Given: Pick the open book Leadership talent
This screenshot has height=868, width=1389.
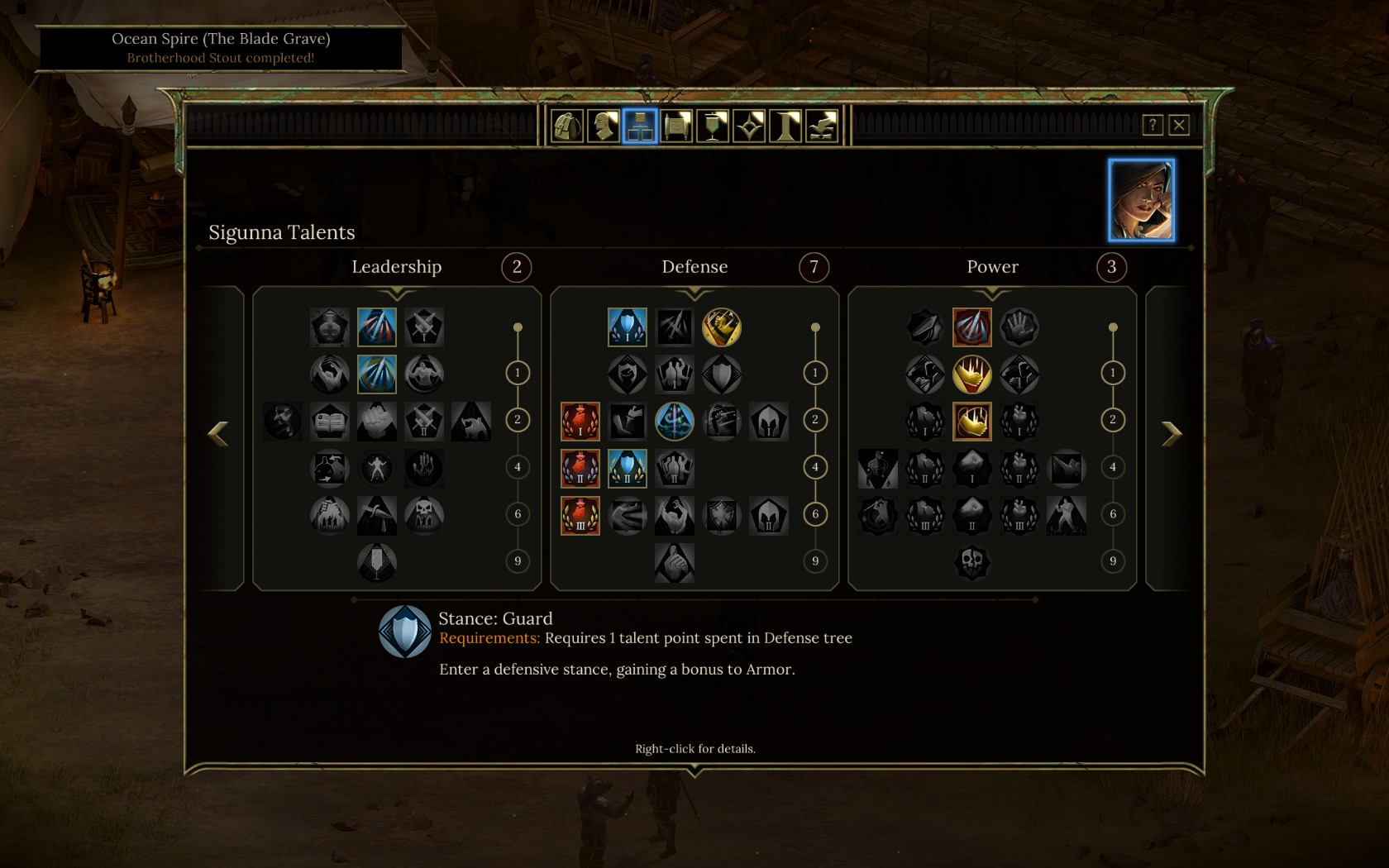Looking at the screenshot, I should click(x=330, y=422).
